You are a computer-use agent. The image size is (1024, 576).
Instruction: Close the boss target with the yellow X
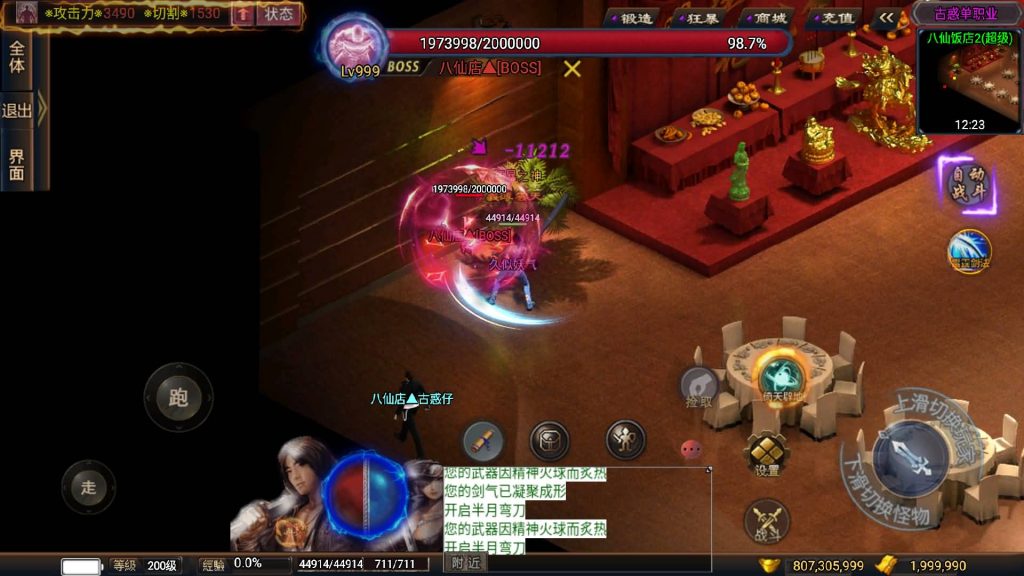tap(572, 68)
